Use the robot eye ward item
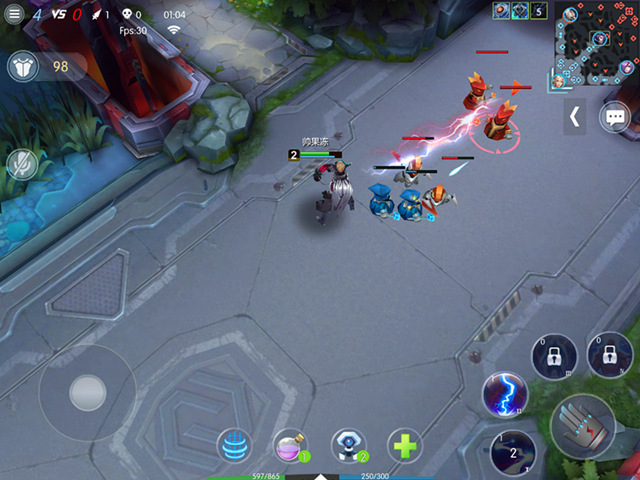The width and height of the screenshot is (640, 480). pos(348,445)
